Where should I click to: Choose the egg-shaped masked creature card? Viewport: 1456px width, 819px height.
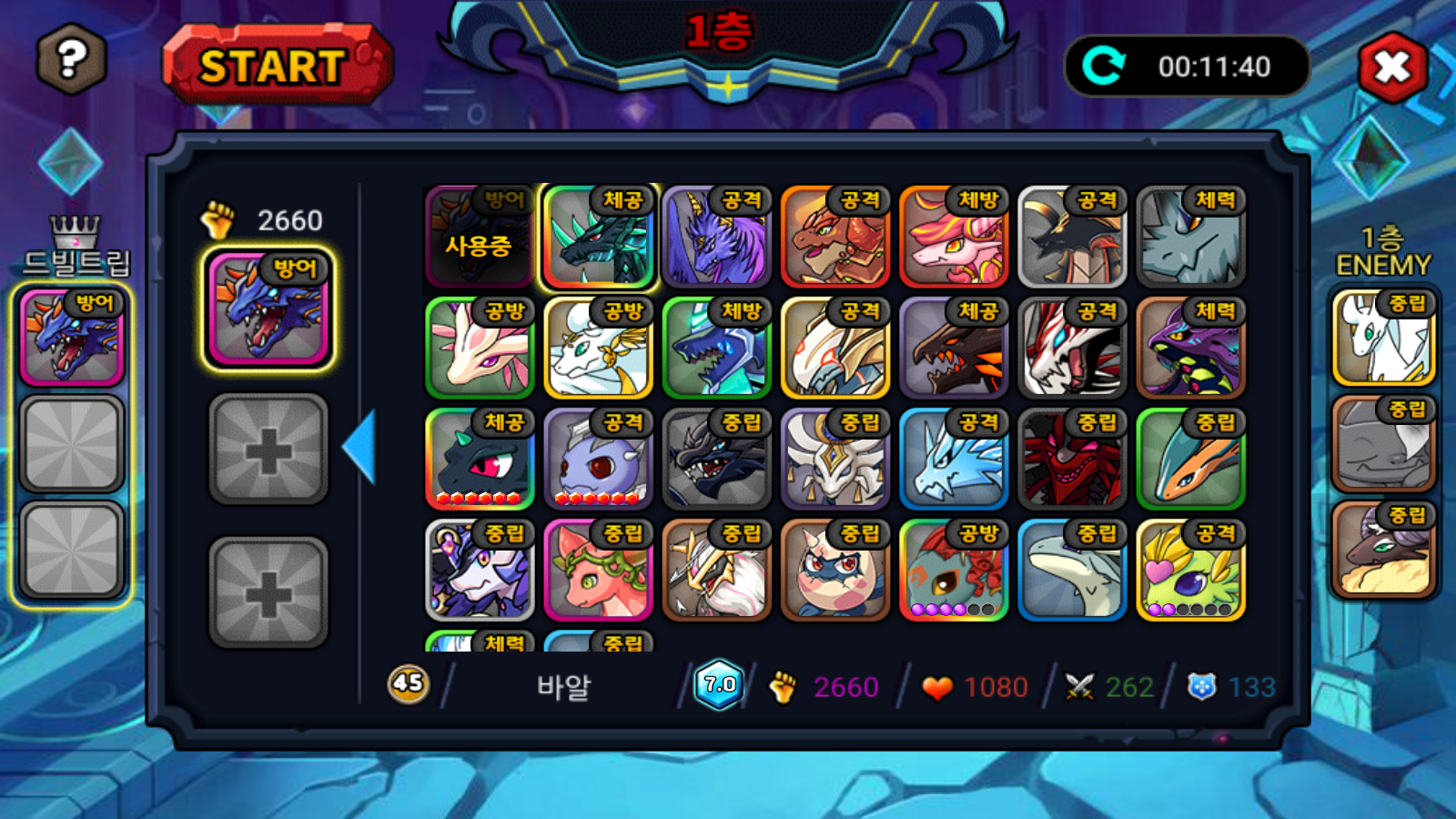click(x=834, y=571)
